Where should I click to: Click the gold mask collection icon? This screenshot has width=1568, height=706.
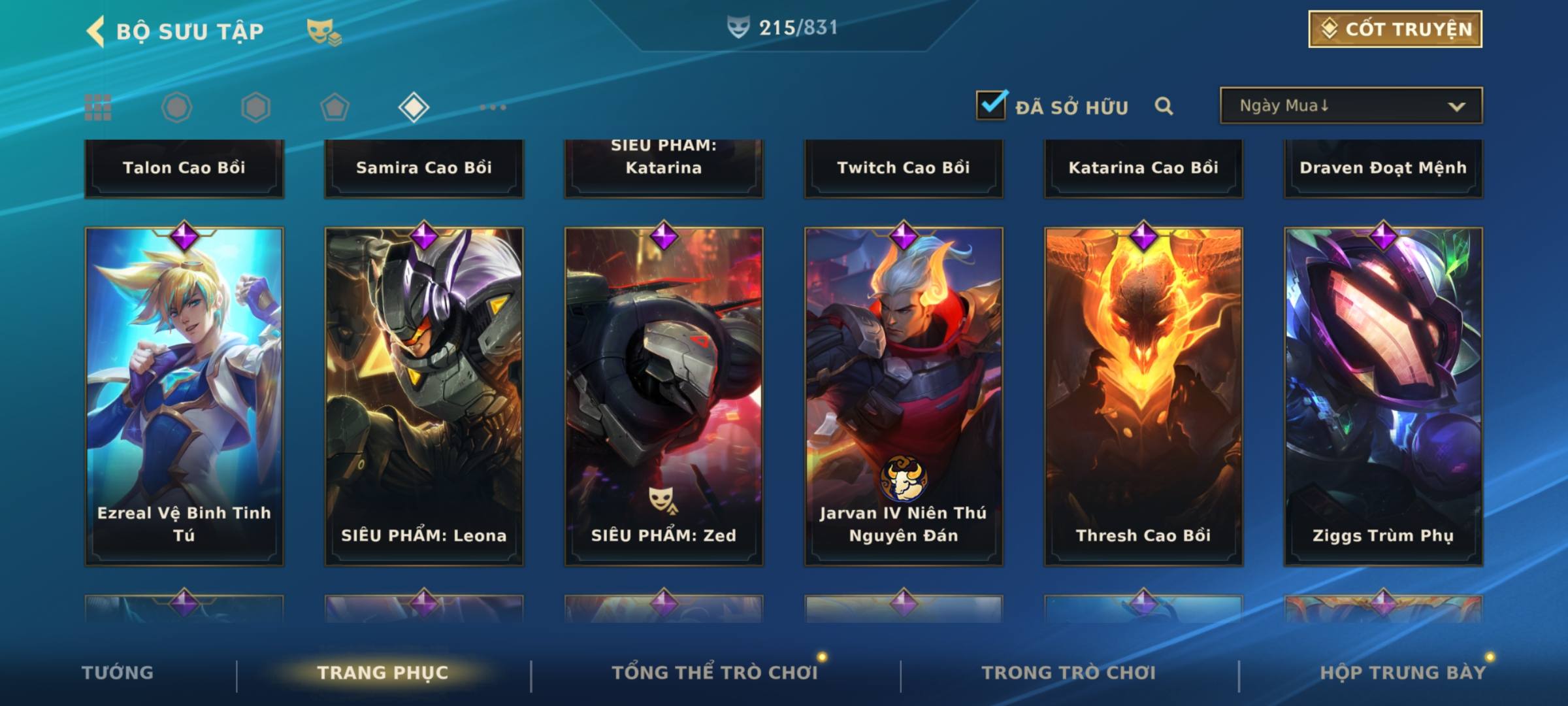(x=323, y=31)
